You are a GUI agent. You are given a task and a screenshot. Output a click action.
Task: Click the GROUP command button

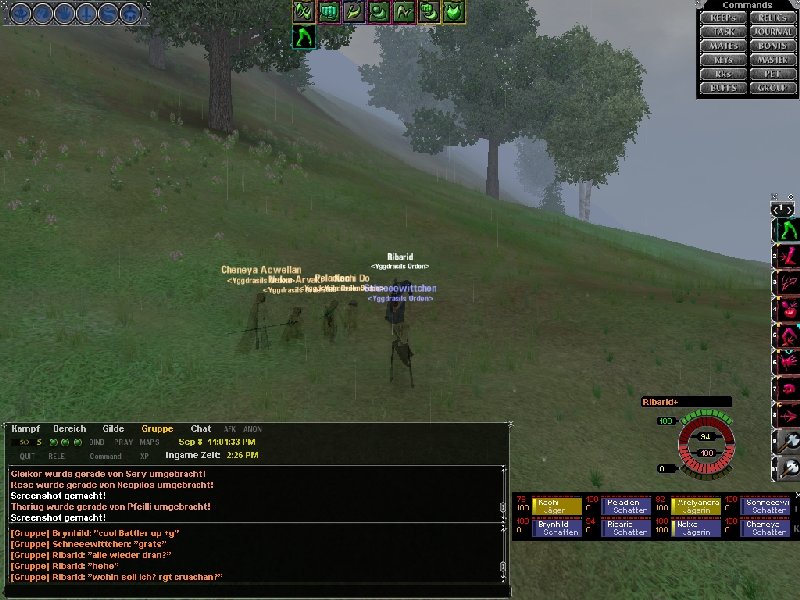point(771,88)
